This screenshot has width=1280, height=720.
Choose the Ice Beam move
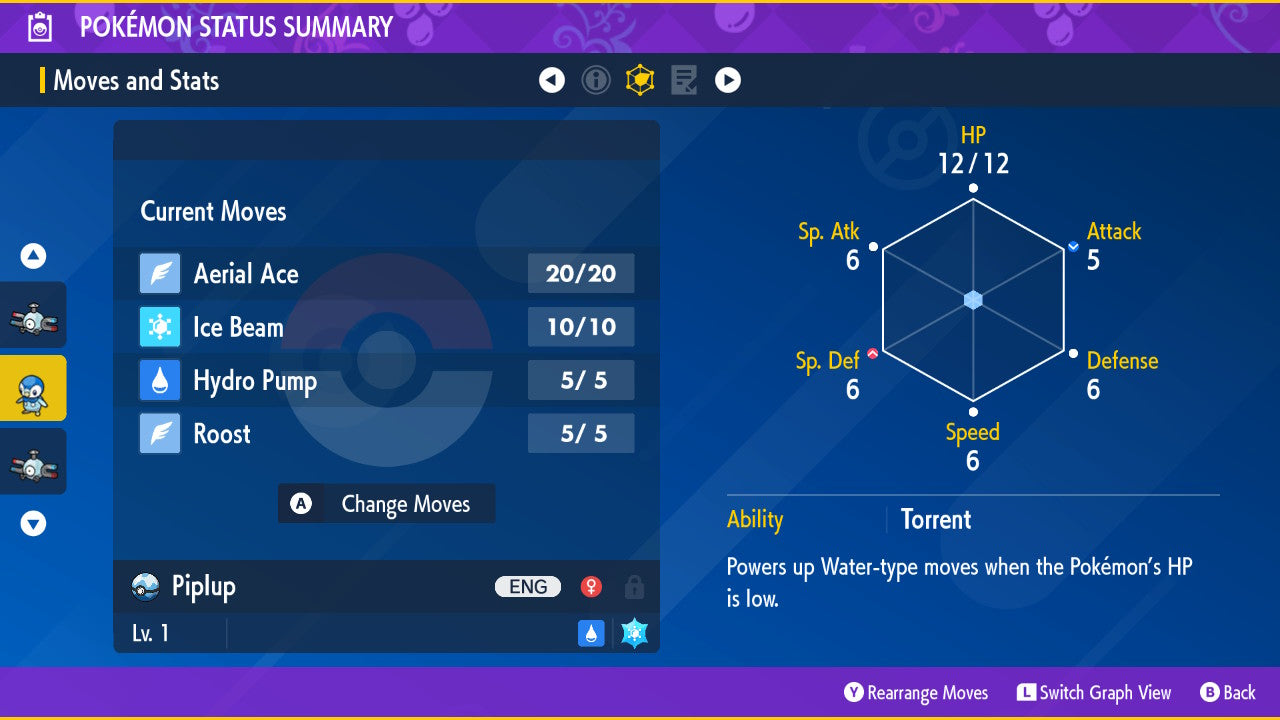pyautogui.click(x=386, y=327)
